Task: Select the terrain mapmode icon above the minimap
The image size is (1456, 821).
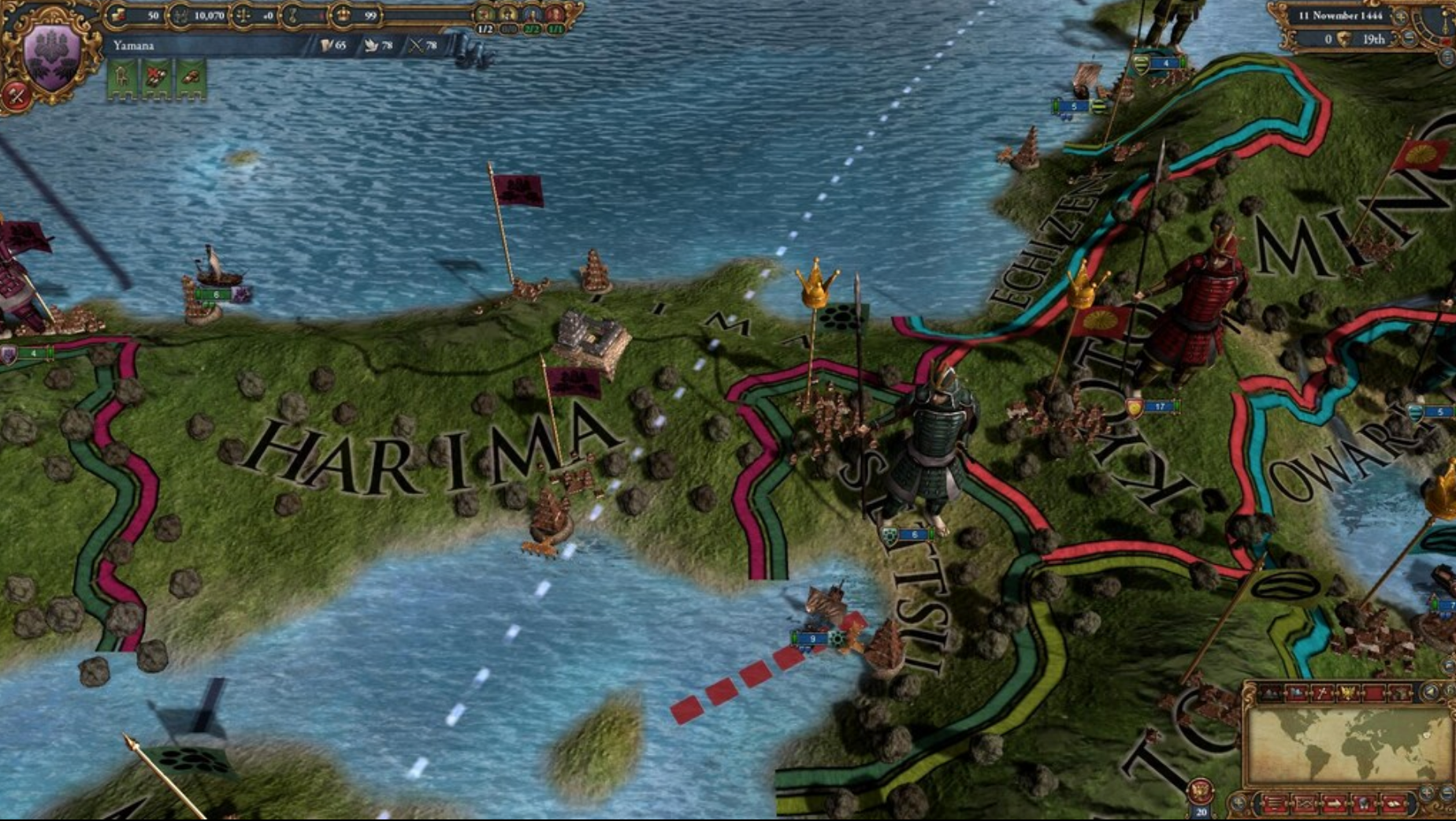Action: pyautogui.click(x=1271, y=693)
